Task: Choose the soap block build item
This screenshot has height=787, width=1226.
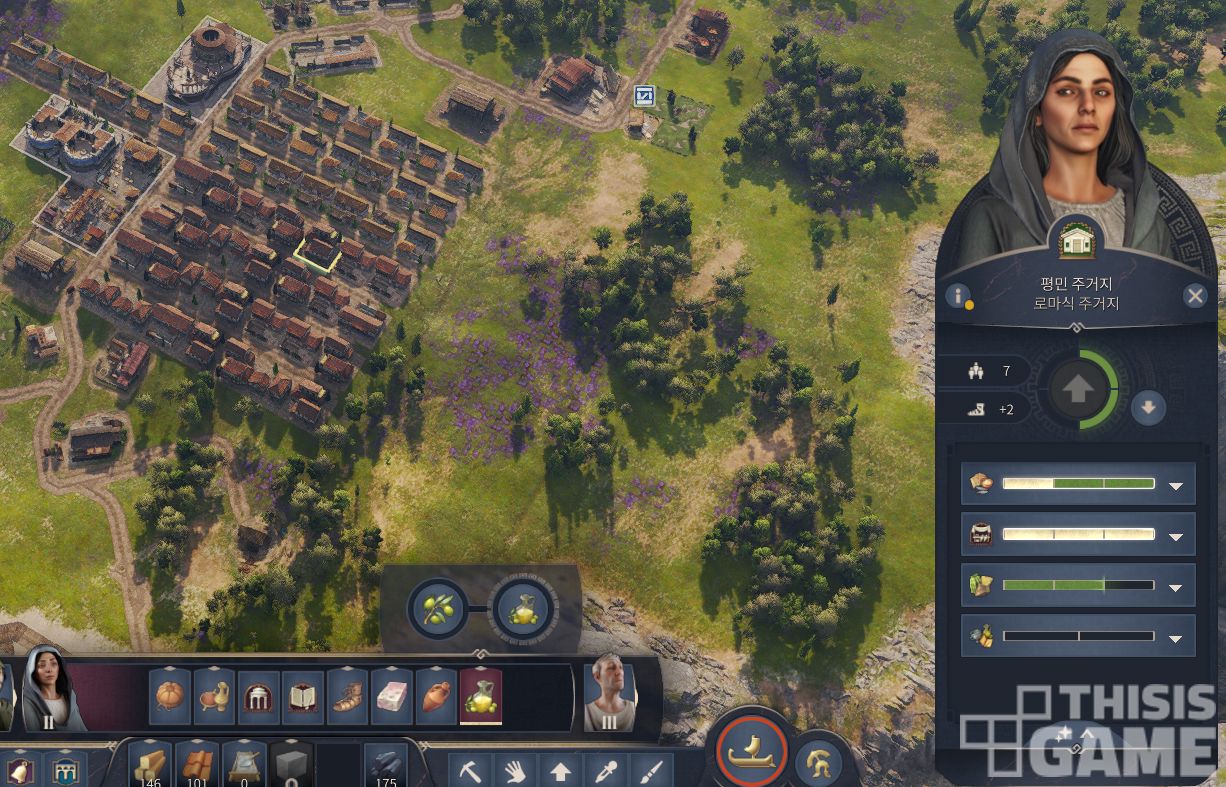Action: tap(392, 697)
